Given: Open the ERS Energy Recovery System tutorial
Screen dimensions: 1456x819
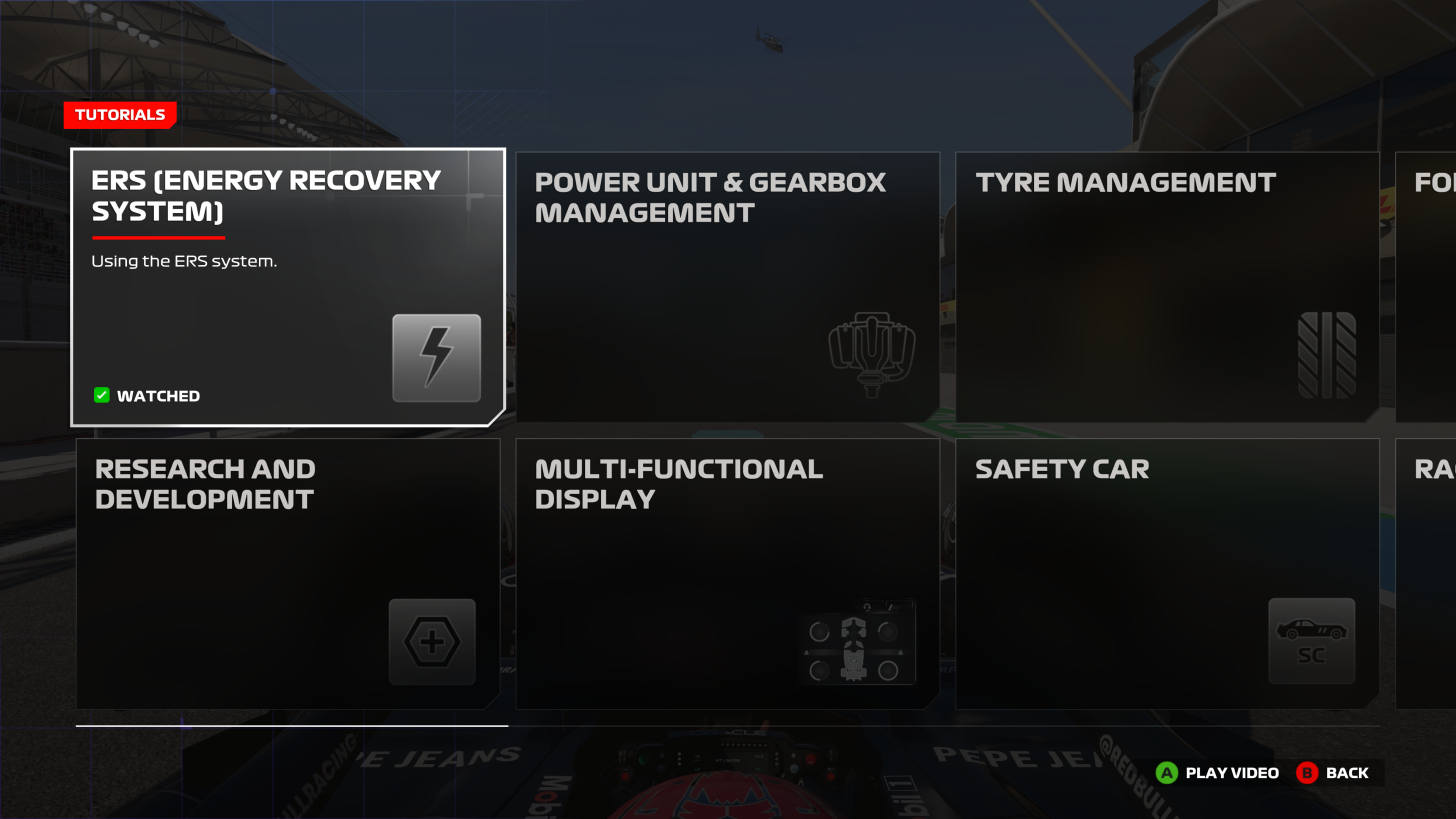Looking at the screenshot, I should pyautogui.click(x=288, y=286).
